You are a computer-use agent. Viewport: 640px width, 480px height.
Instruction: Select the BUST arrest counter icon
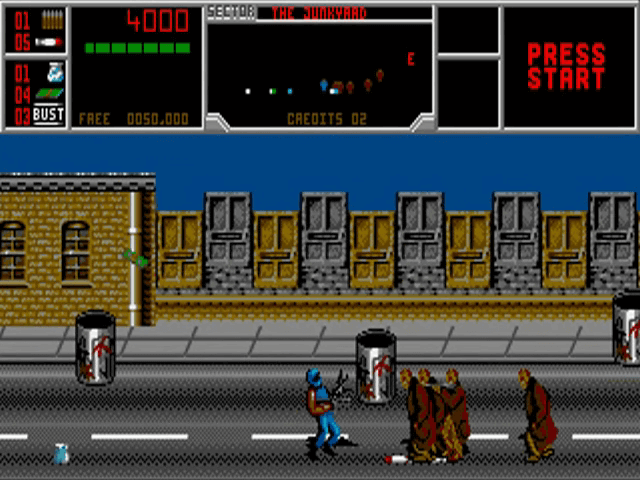tap(48, 114)
